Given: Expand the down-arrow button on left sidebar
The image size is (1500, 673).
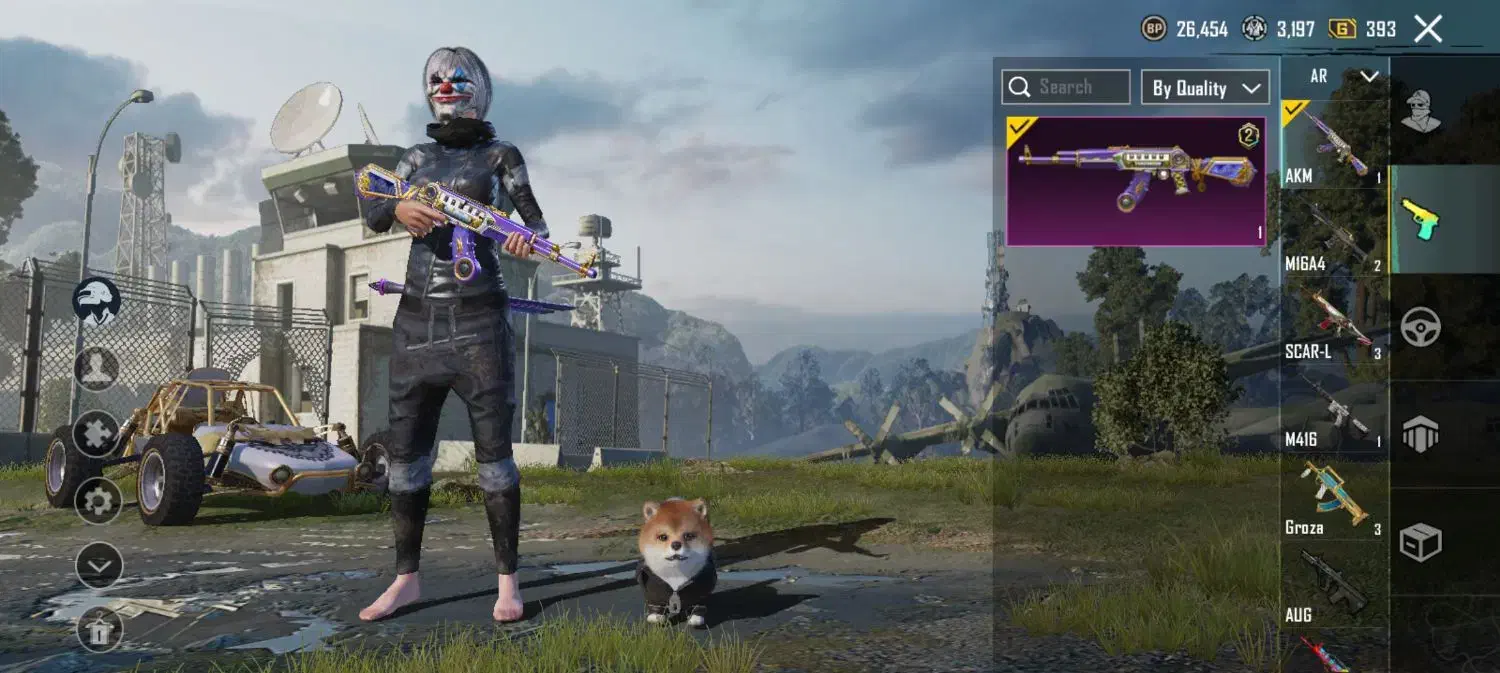Looking at the screenshot, I should 98,565.
